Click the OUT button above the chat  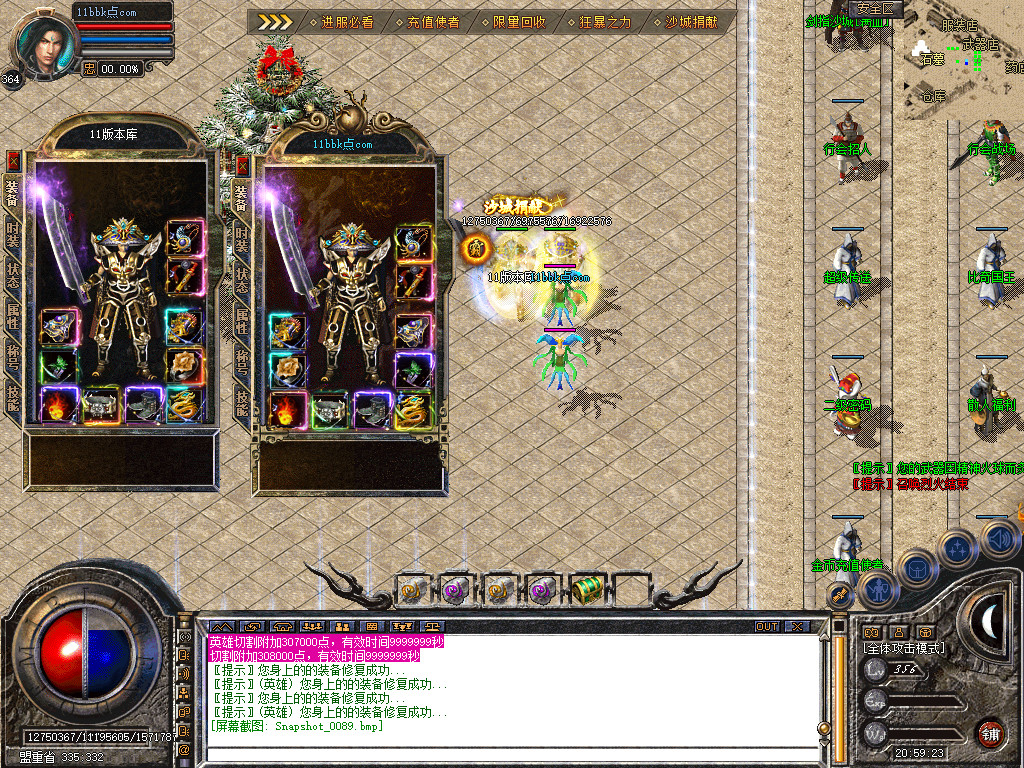point(766,626)
